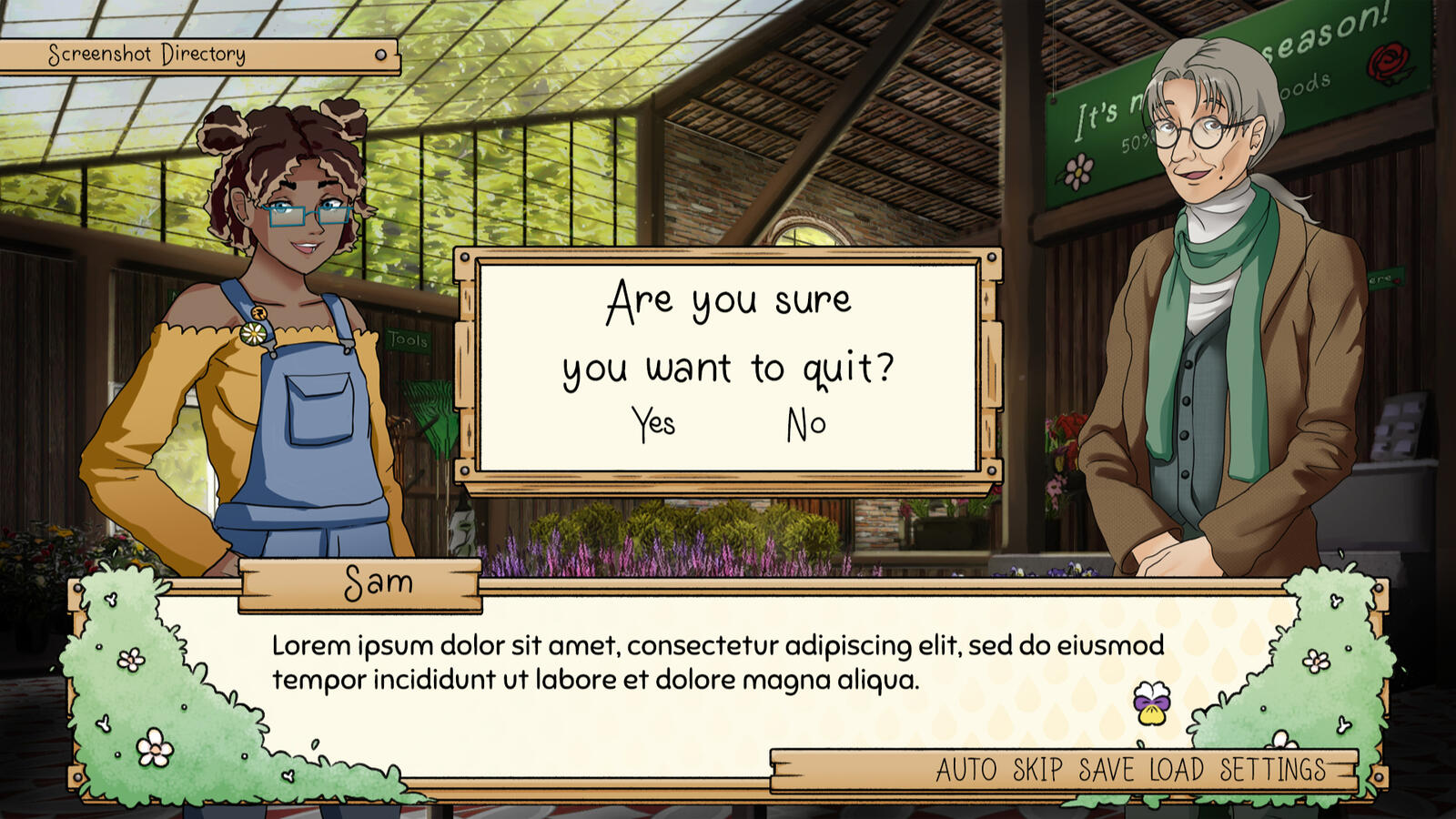Enable AUTO dialogue advance
This screenshot has width=1456, height=819.
click(966, 770)
